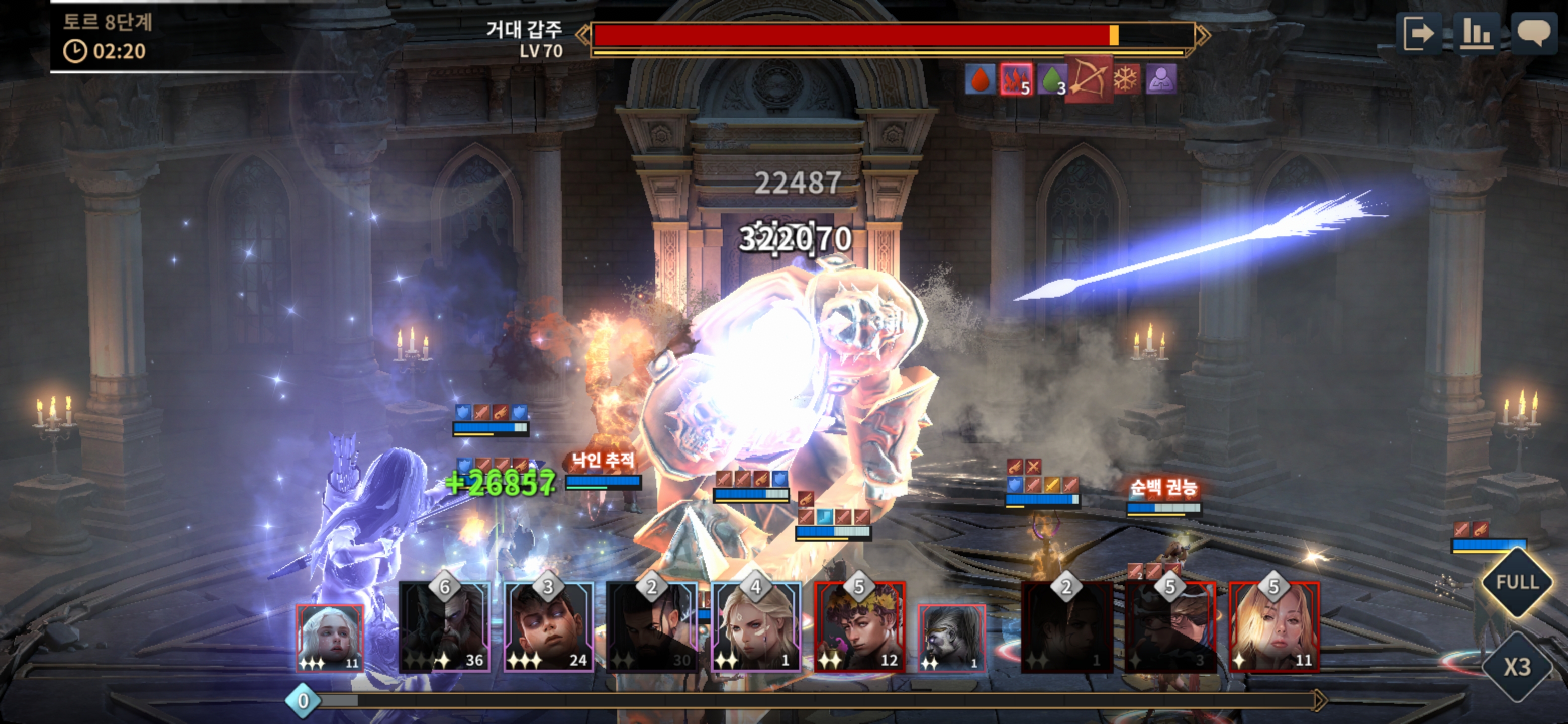This screenshot has height=724, width=1568.
Task: Inspect the blood drop debuff icon on boss
Action: (979, 80)
